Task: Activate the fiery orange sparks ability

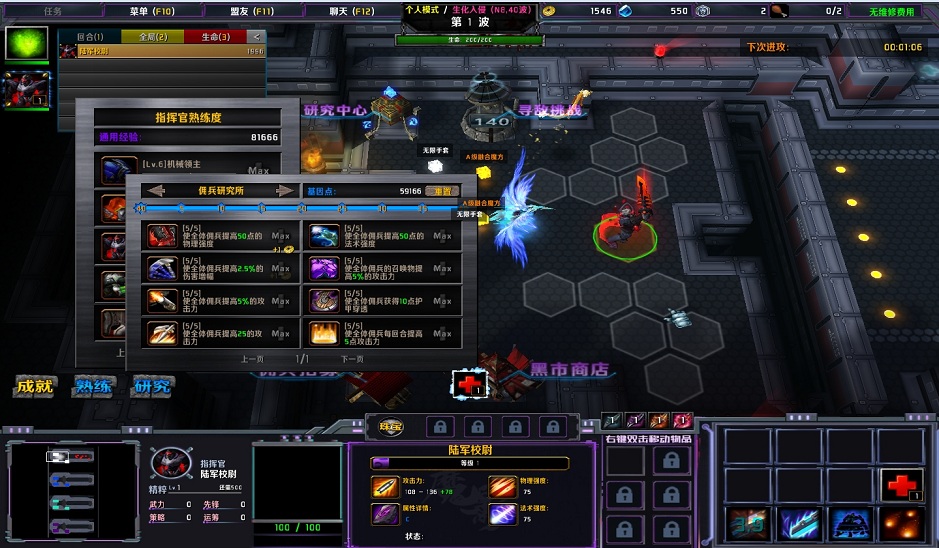Action: click(902, 524)
